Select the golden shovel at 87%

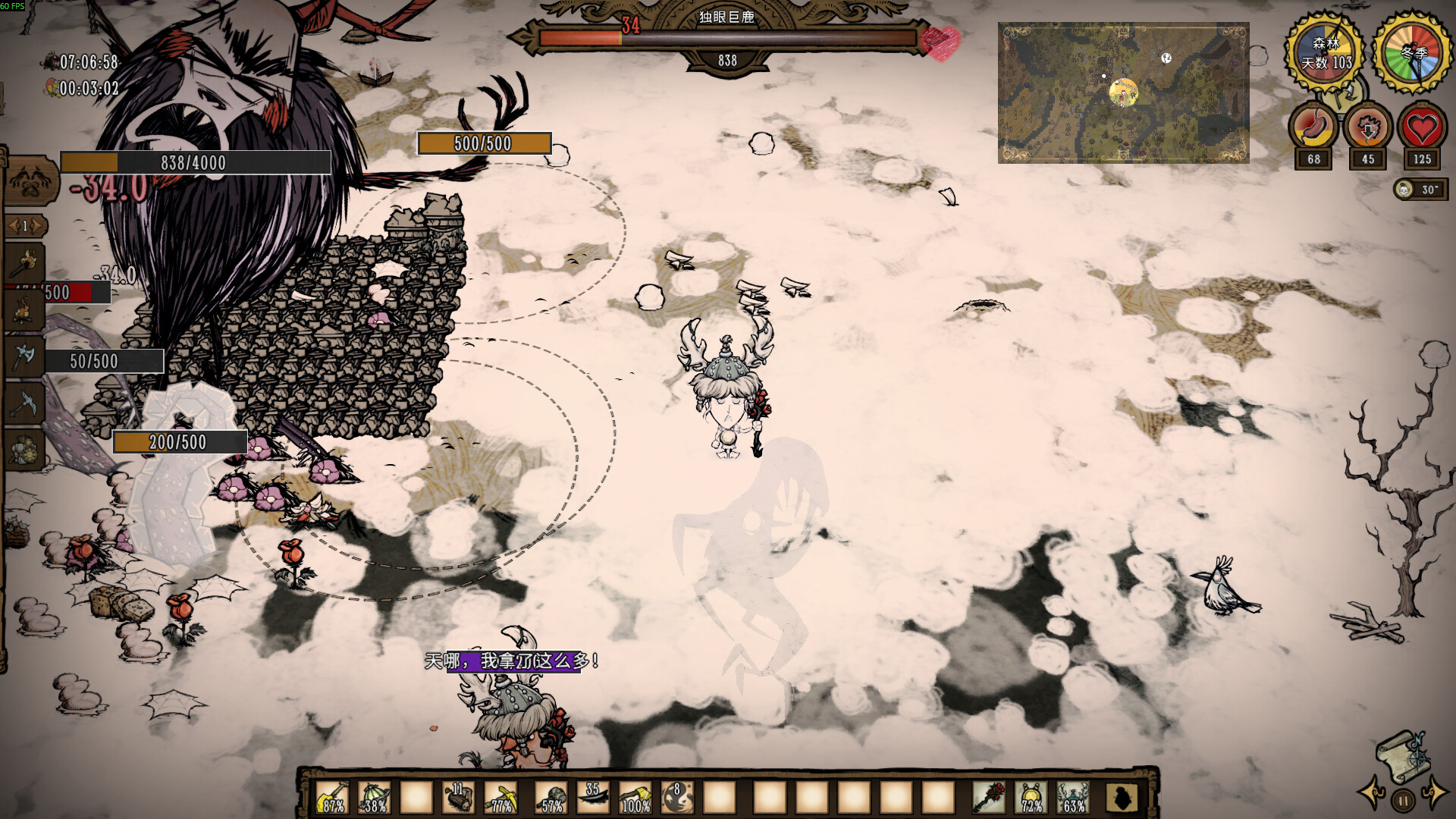332,798
